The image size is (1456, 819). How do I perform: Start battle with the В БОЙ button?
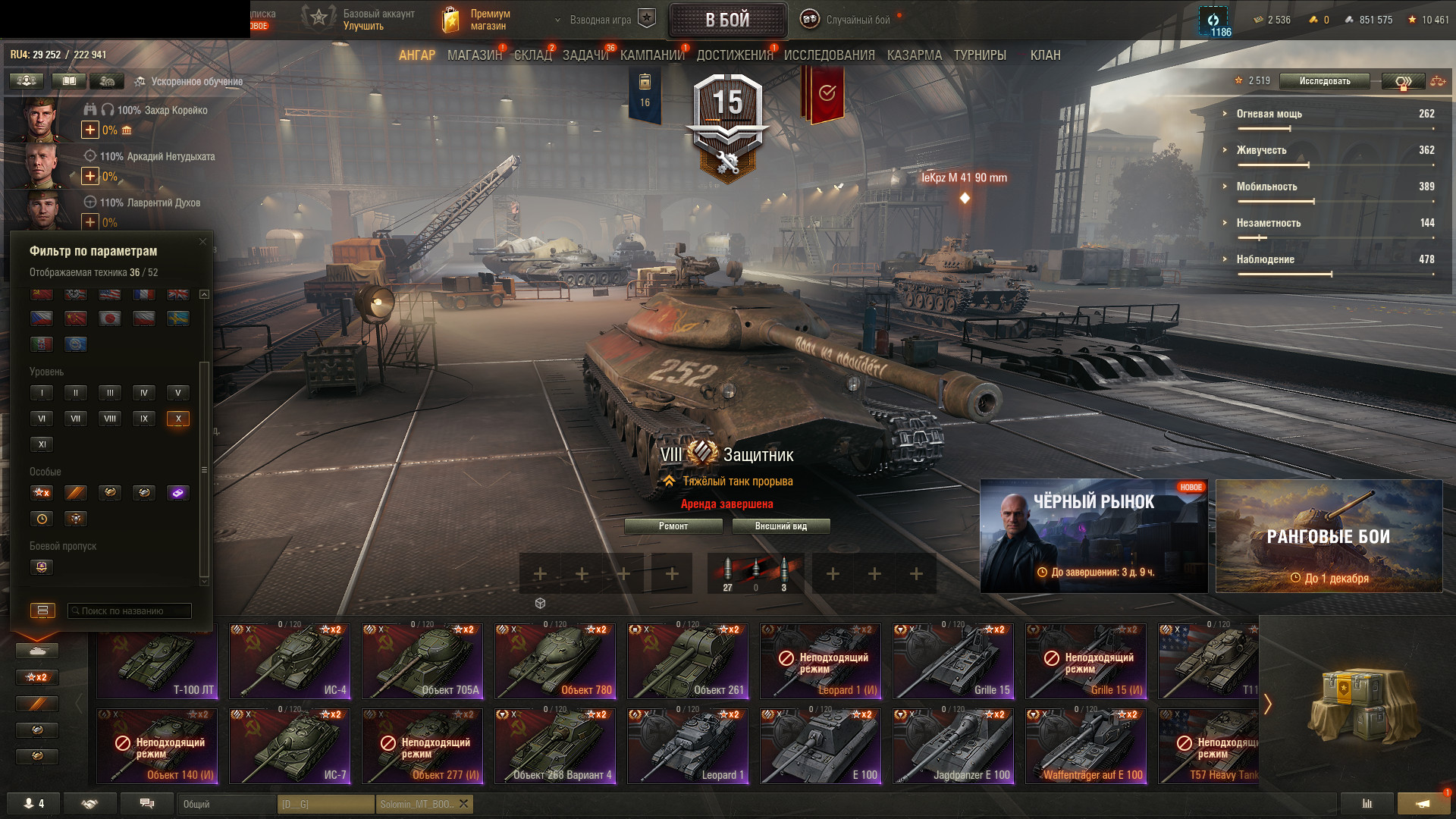click(x=727, y=20)
